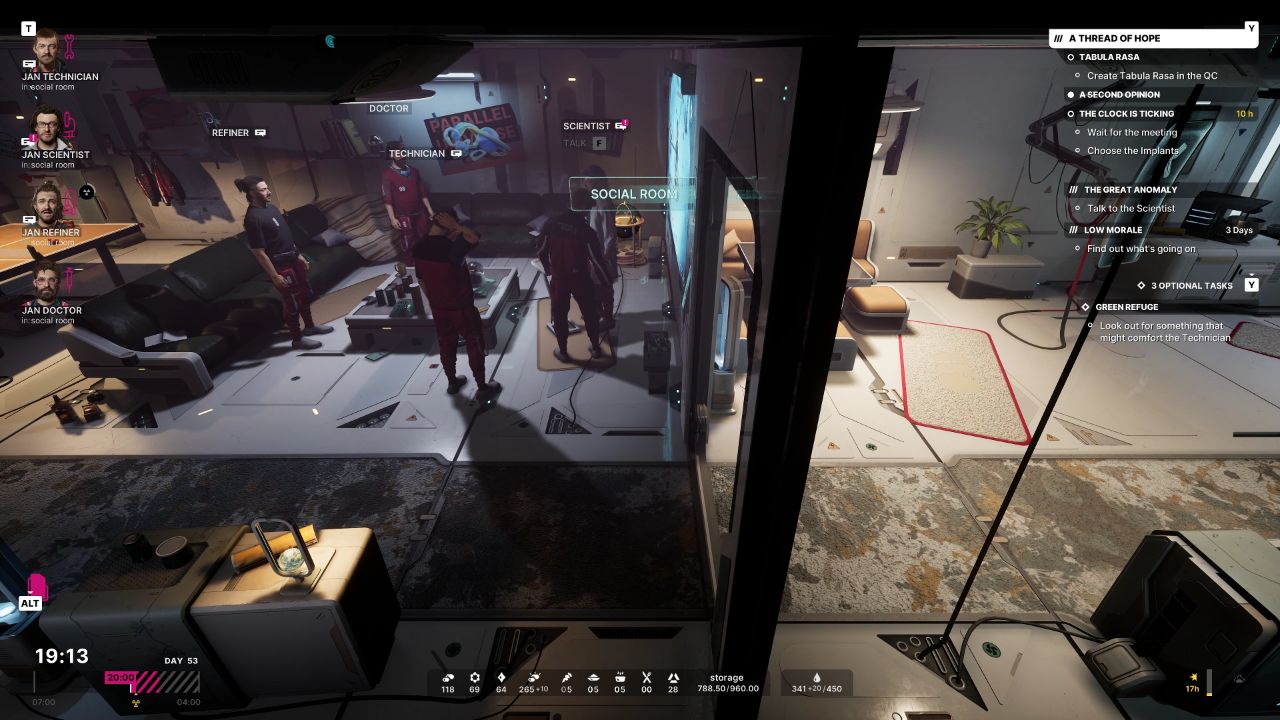Select the Tabula Rasa objective
1280x720 pixels.
(x=1109, y=57)
